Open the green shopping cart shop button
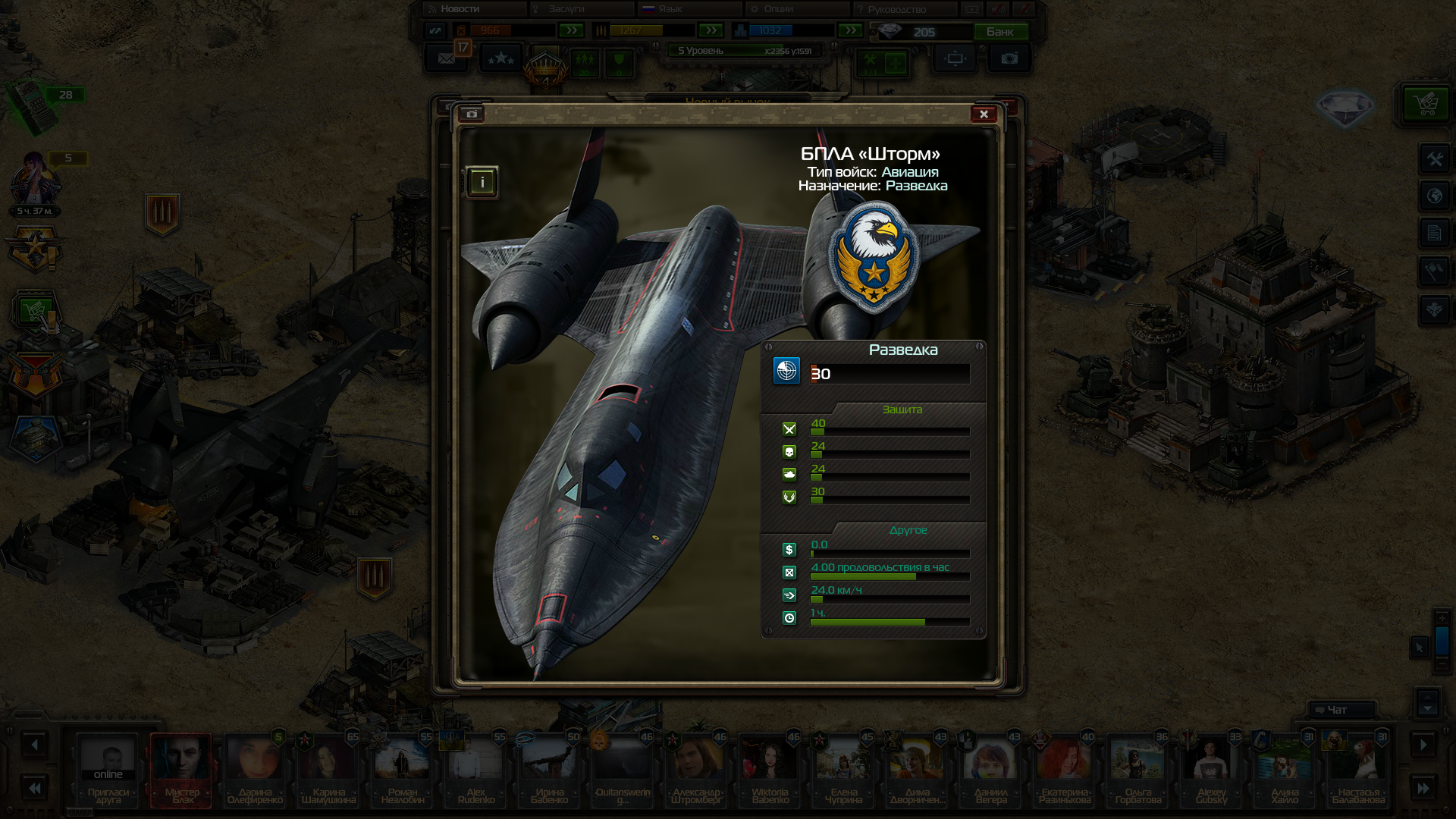 coord(1426,103)
